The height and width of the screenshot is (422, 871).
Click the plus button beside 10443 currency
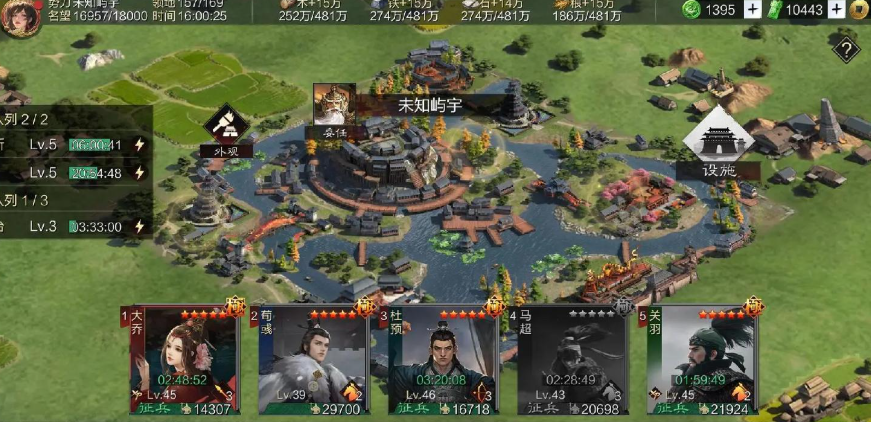pos(836,10)
